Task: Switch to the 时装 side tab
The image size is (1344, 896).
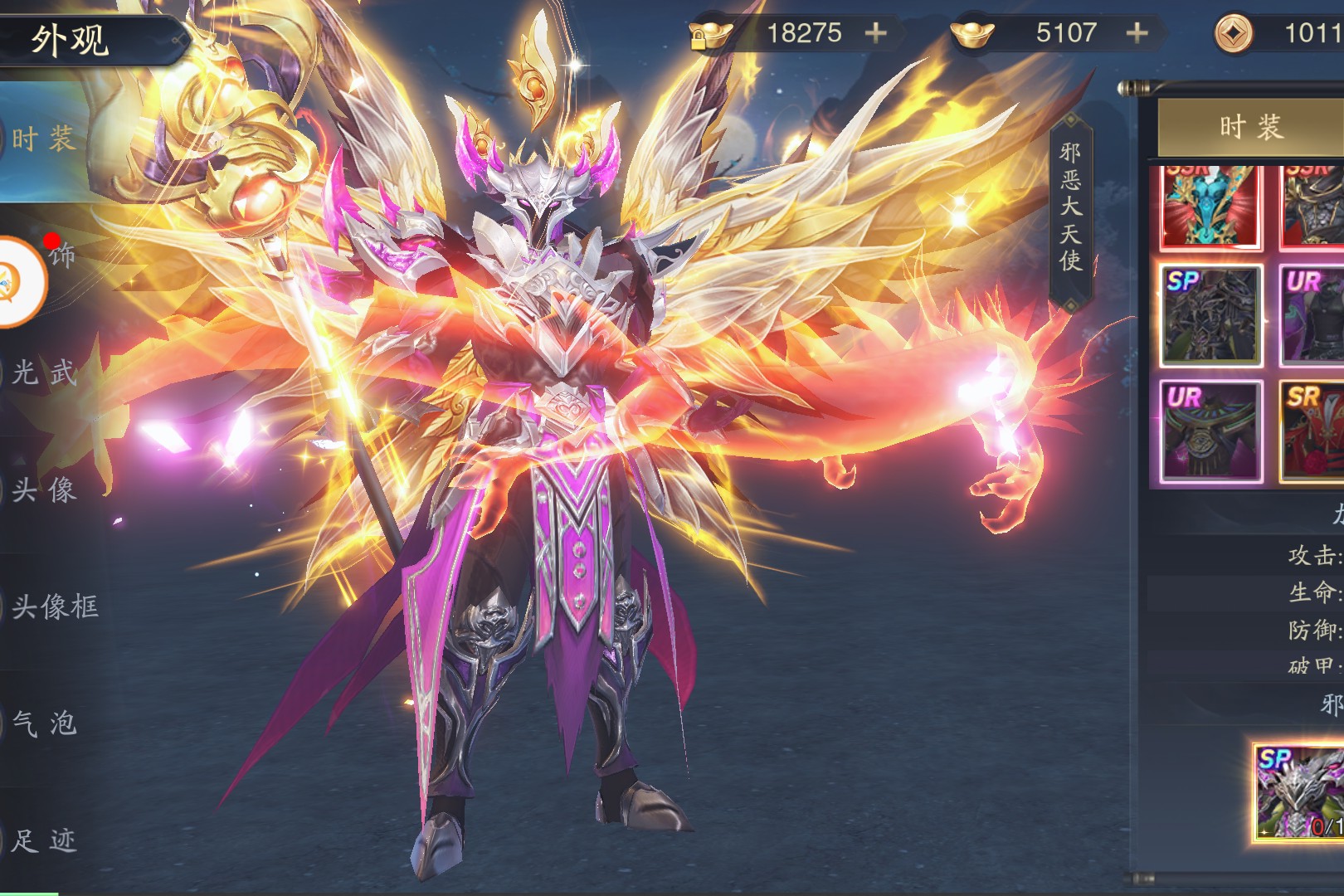Action: 43,139
